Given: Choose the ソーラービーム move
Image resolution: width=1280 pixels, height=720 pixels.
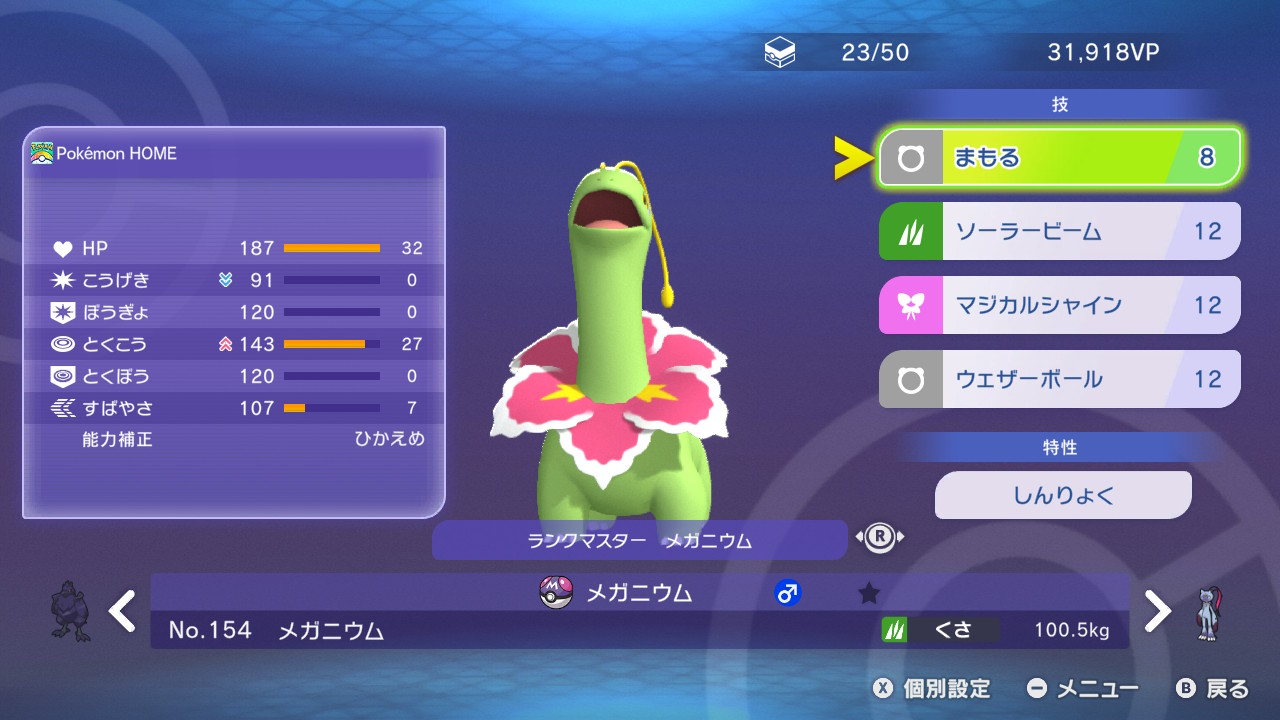Looking at the screenshot, I should coord(1059,231).
